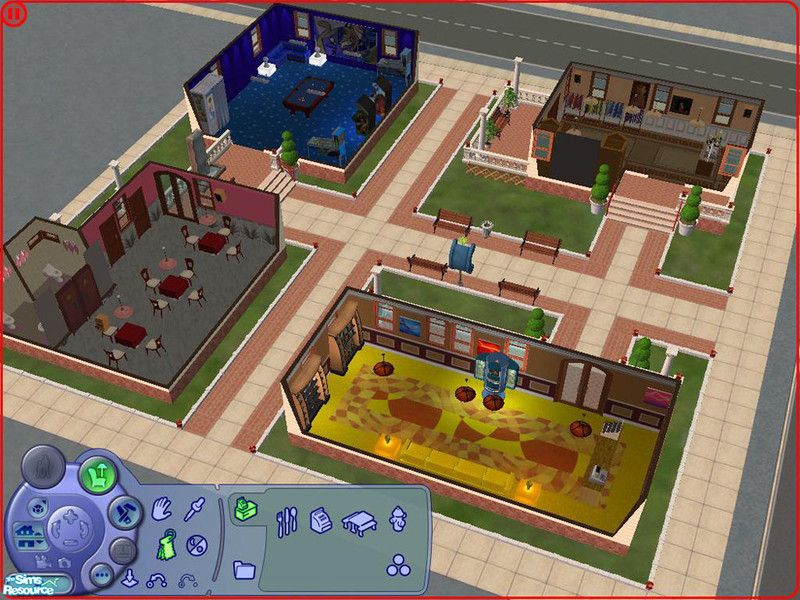Open the collections folder tab
This screenshot has height=600, width=800.
click(244, 570)
